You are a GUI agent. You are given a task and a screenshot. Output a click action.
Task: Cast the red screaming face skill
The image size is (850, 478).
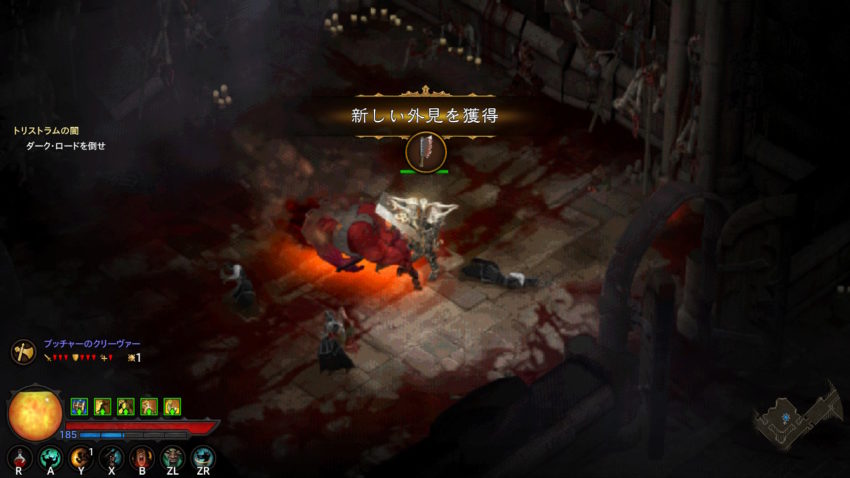pos(141,458)
